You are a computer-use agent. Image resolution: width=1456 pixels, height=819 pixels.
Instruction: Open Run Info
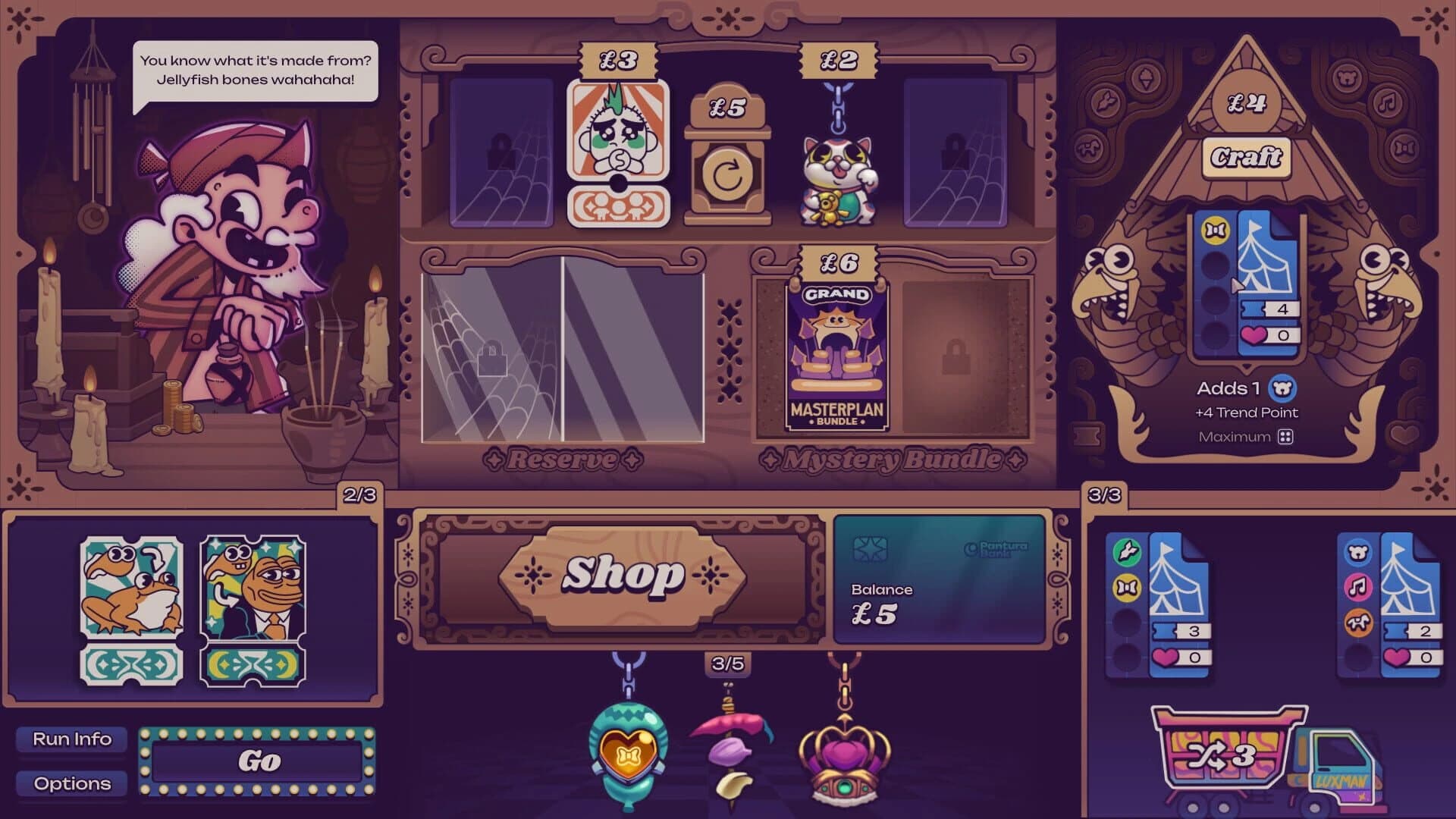coord(71,738)
